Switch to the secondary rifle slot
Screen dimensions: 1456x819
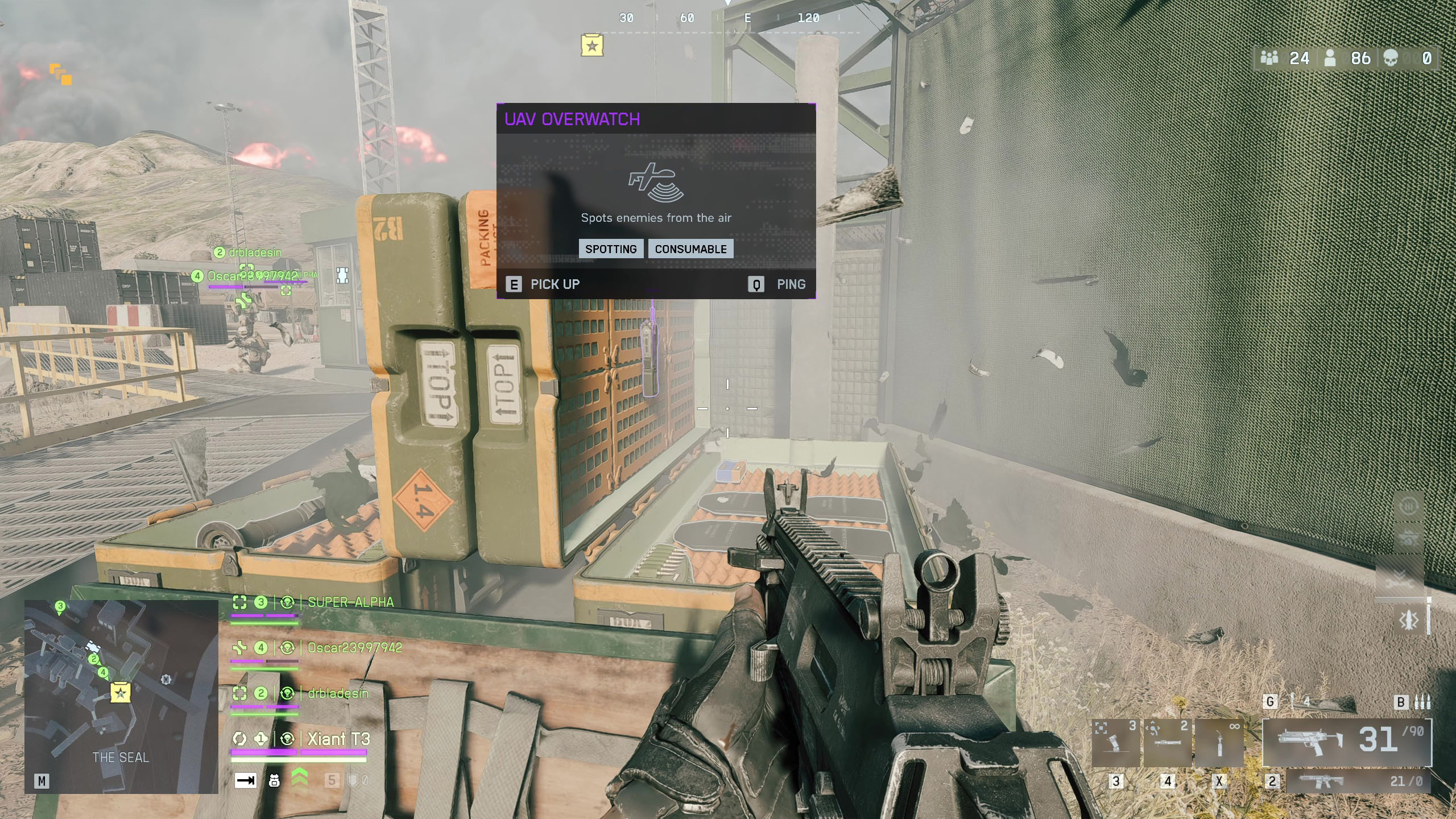pyautogui.click(x=1358, y=781)
